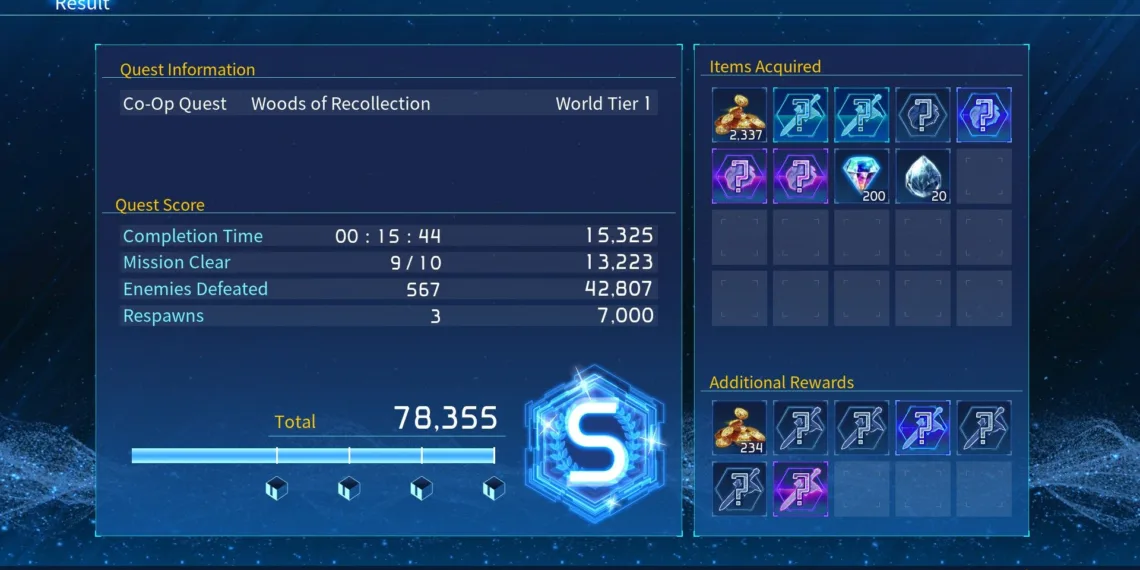Inspect the 200 rainbow gem reward

[861, 176]
